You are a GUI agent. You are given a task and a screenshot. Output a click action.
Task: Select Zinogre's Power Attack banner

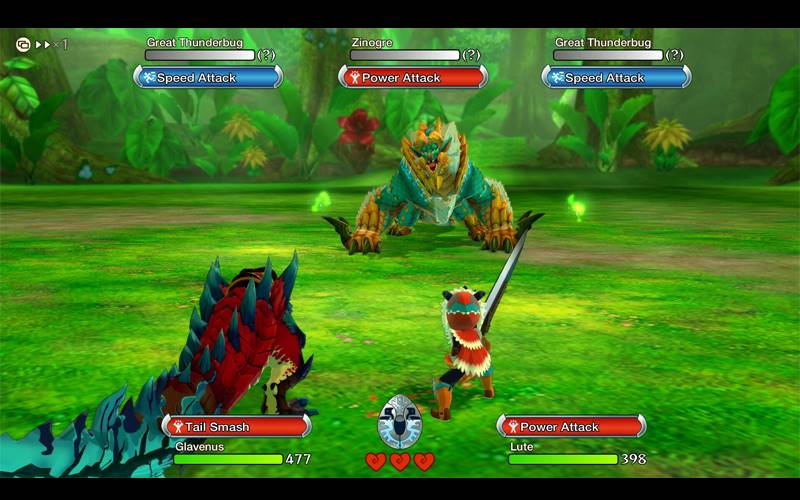coord(412,77)
